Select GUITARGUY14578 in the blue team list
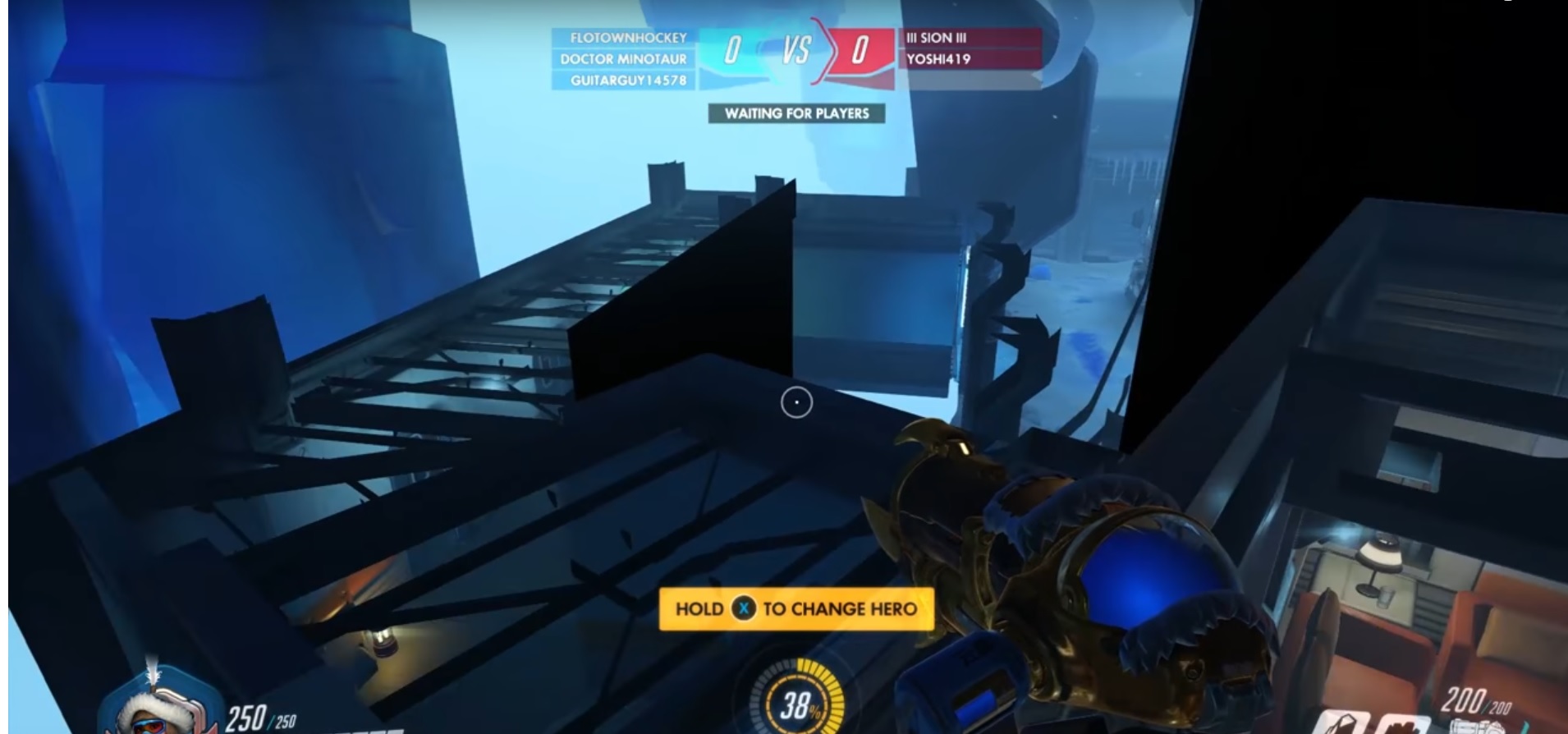This screenshot has width=1568, height=734. point(628,80)
